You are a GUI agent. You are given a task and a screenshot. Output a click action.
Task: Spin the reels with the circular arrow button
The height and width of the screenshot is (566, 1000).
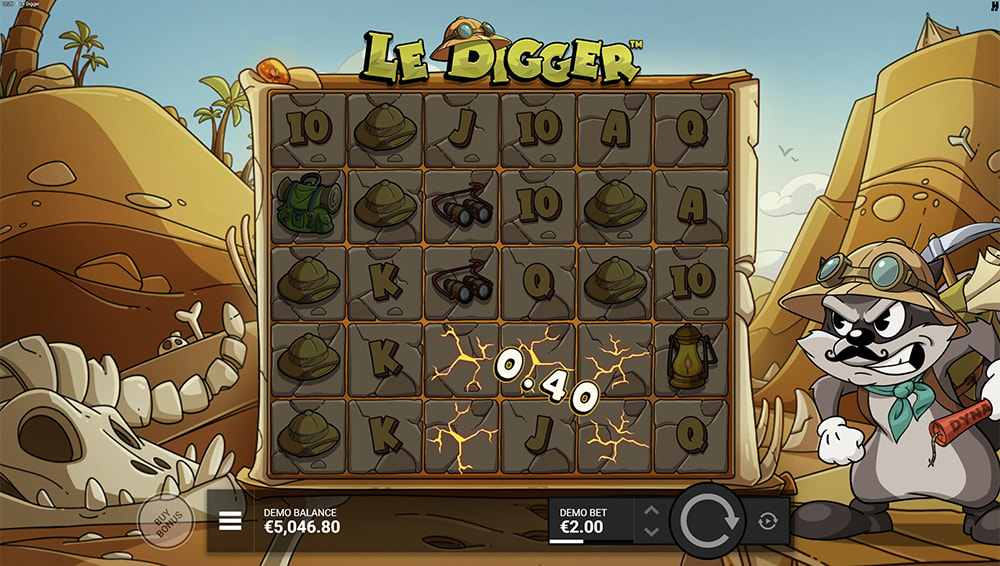[708, 521]
